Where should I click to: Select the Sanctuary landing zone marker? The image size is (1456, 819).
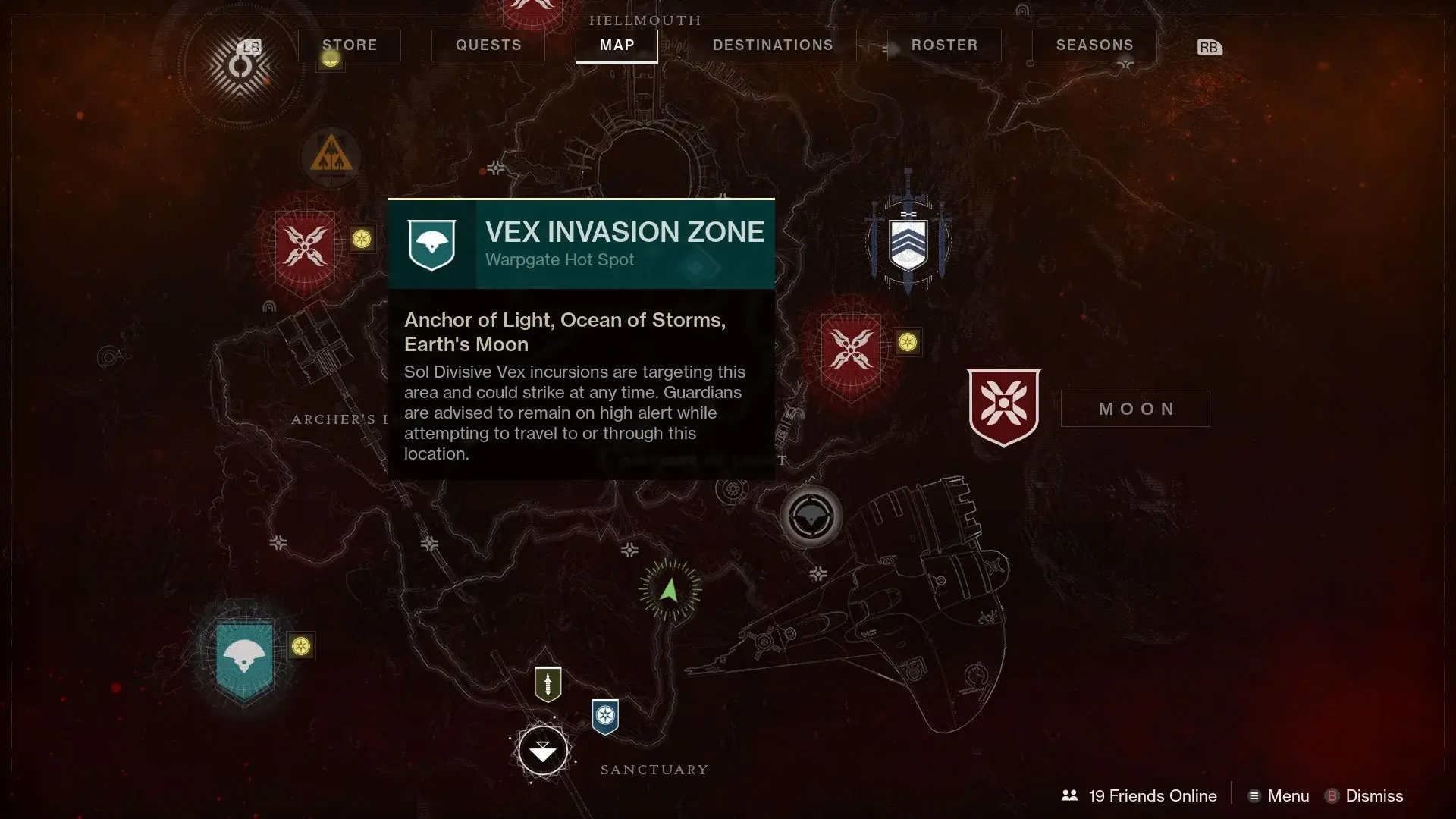tap(543, 751)
